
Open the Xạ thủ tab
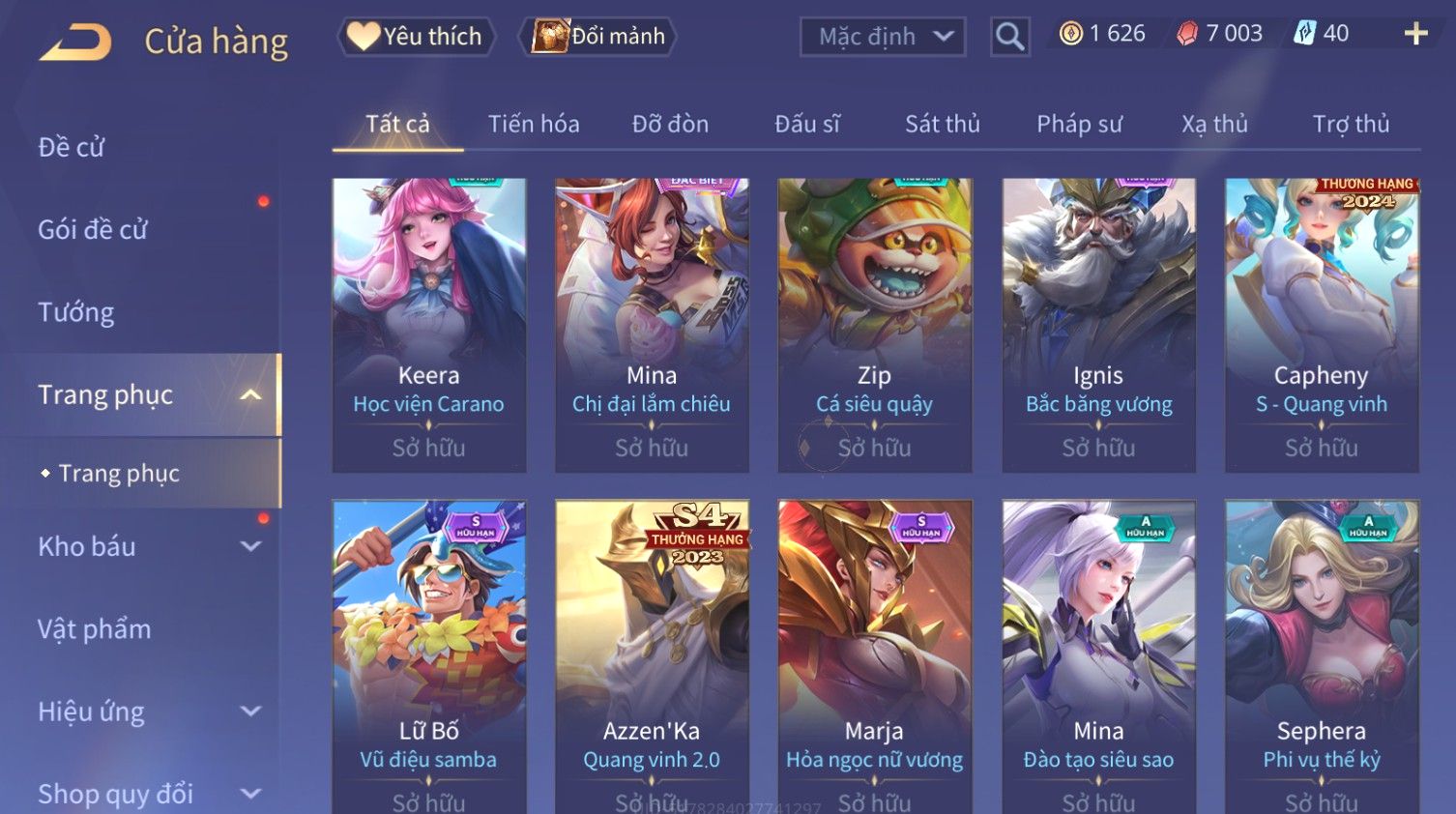click(1214, 124)
